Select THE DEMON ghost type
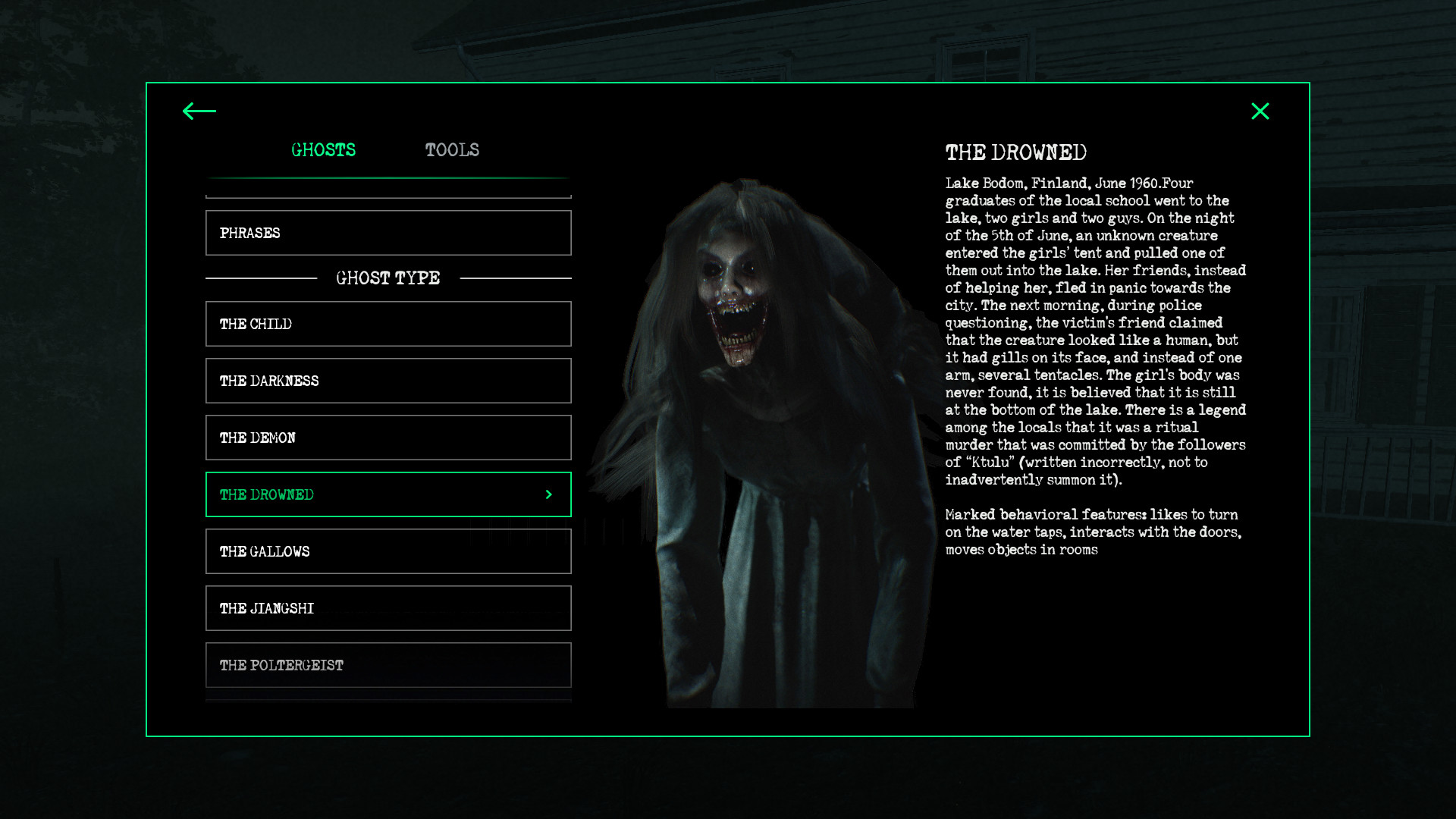Viewport: 1456px width, 819px height. [388, 438]
